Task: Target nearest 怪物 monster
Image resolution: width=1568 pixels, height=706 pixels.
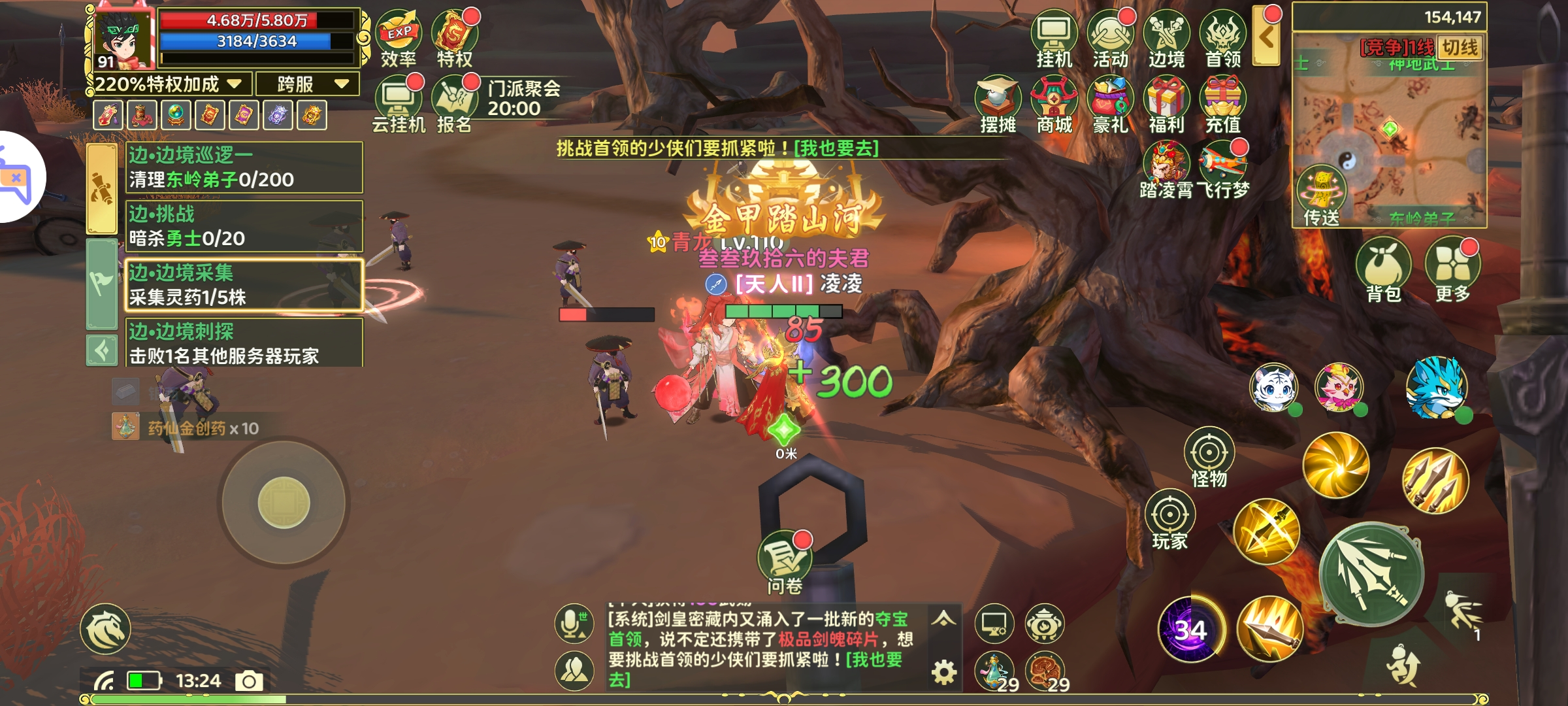Action: pos(1209,458)
